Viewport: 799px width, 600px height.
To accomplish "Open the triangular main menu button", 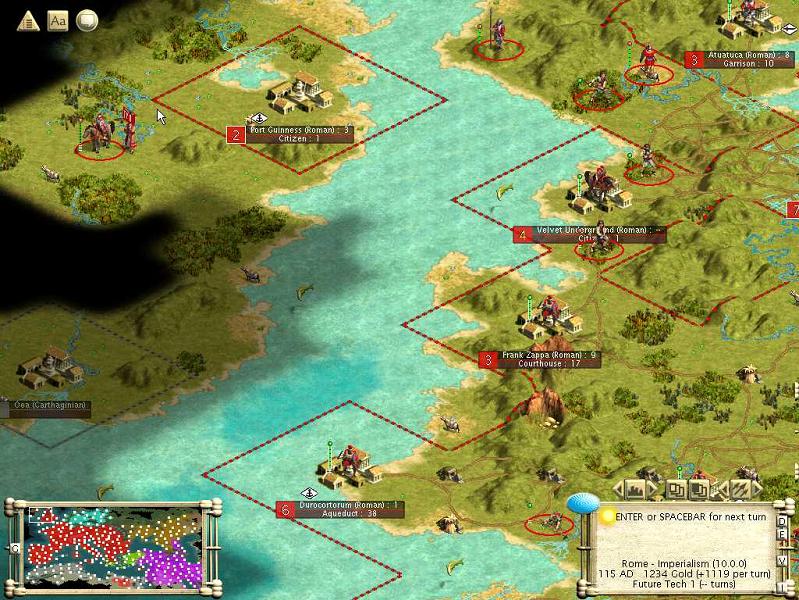I will tap(28, 19).
